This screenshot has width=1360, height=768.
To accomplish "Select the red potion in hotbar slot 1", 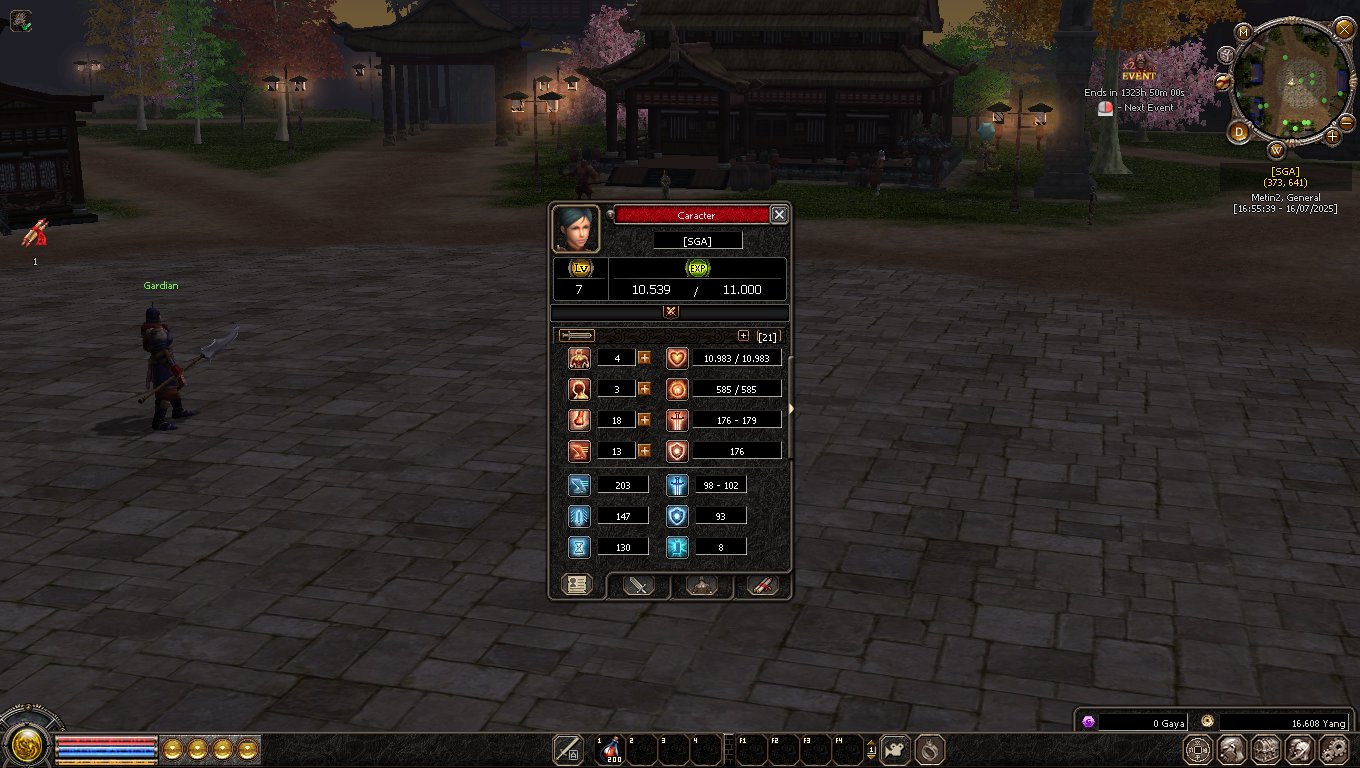I will 608,749.
